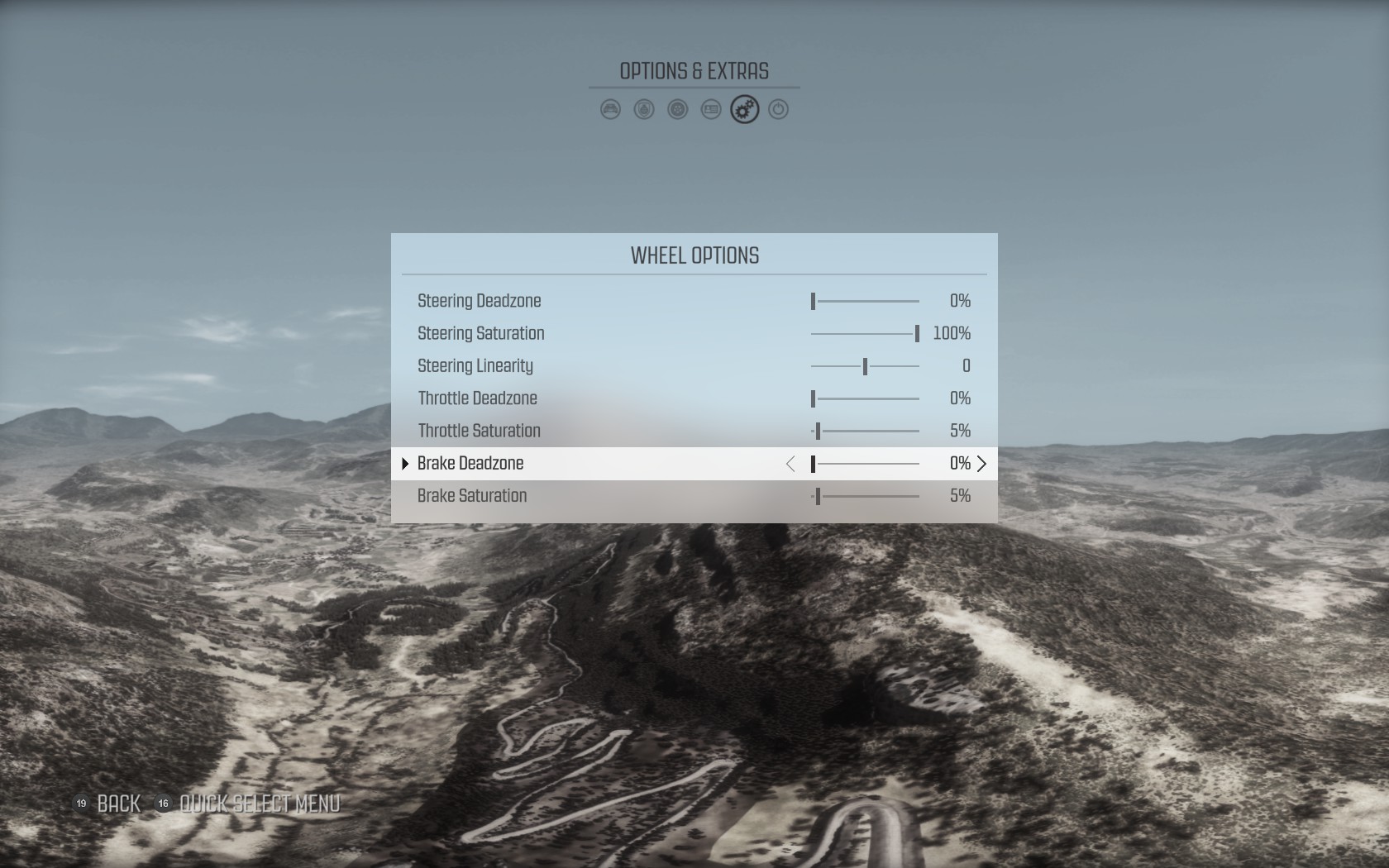Adjust the Brake Saturation slider
The width and height of the screenshot is (1389, 868).
[x=865, y=496]
